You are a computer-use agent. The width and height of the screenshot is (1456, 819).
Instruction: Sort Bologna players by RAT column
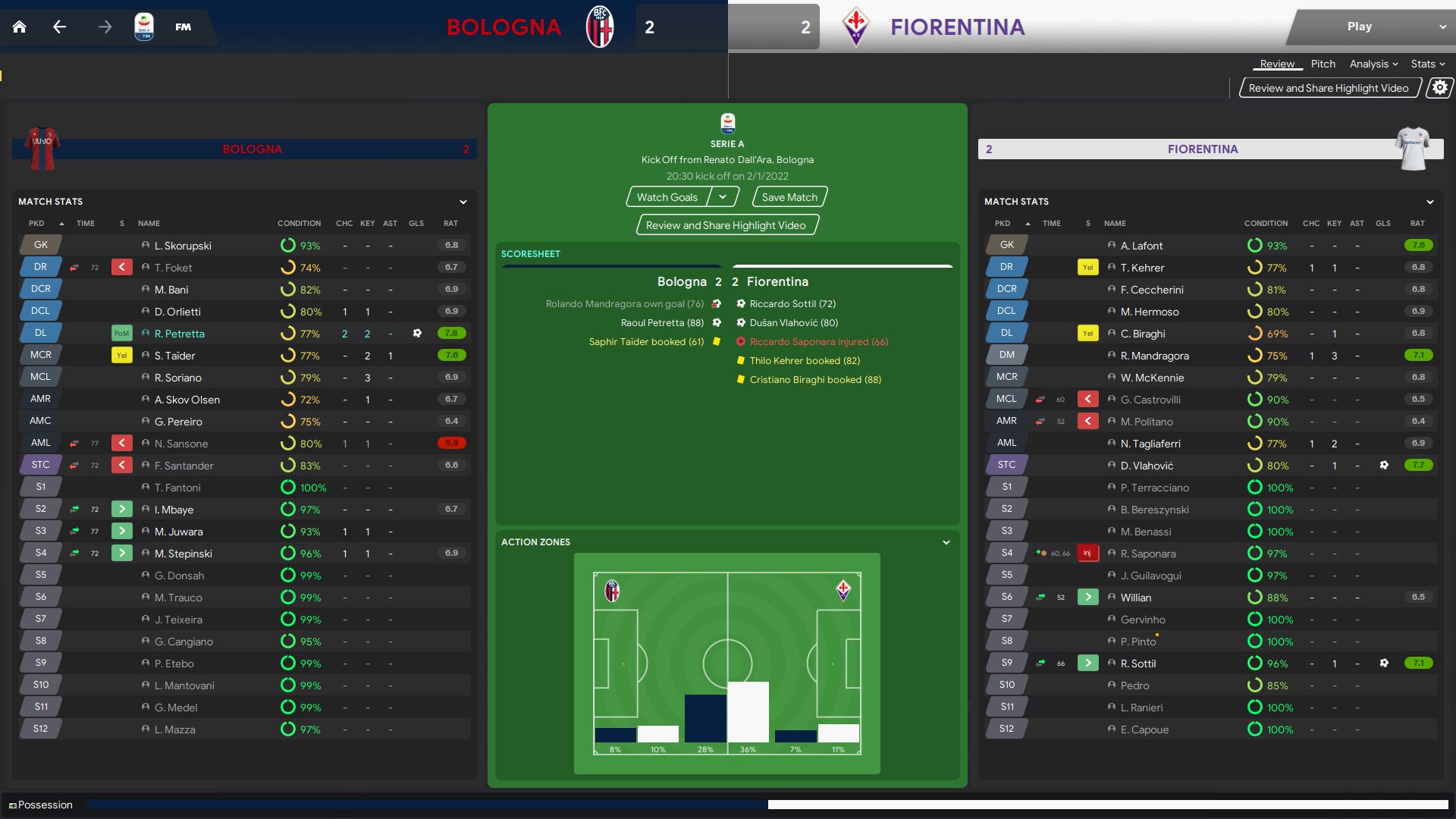point(450,224)
